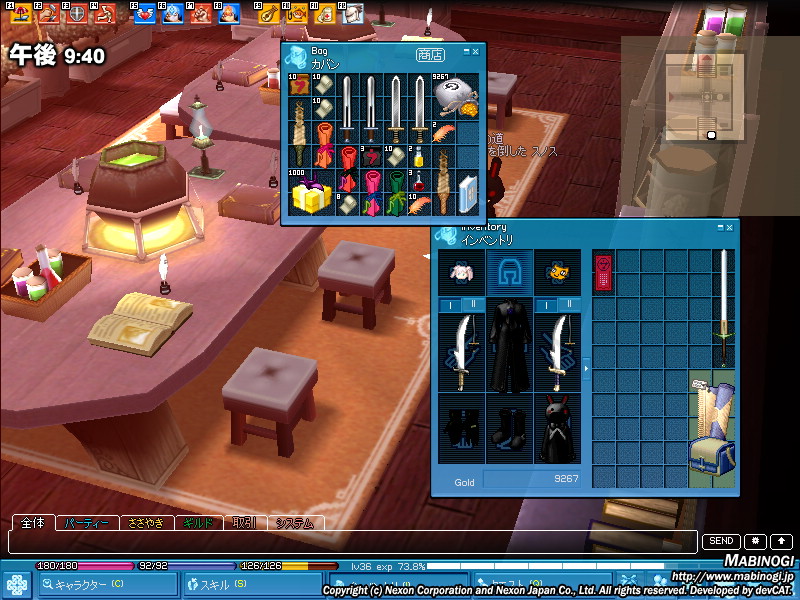Image resolution: width=800 pixels, height=600 pixels.
Task: Select the black coat equipment slot
Action: click(510, 345)
